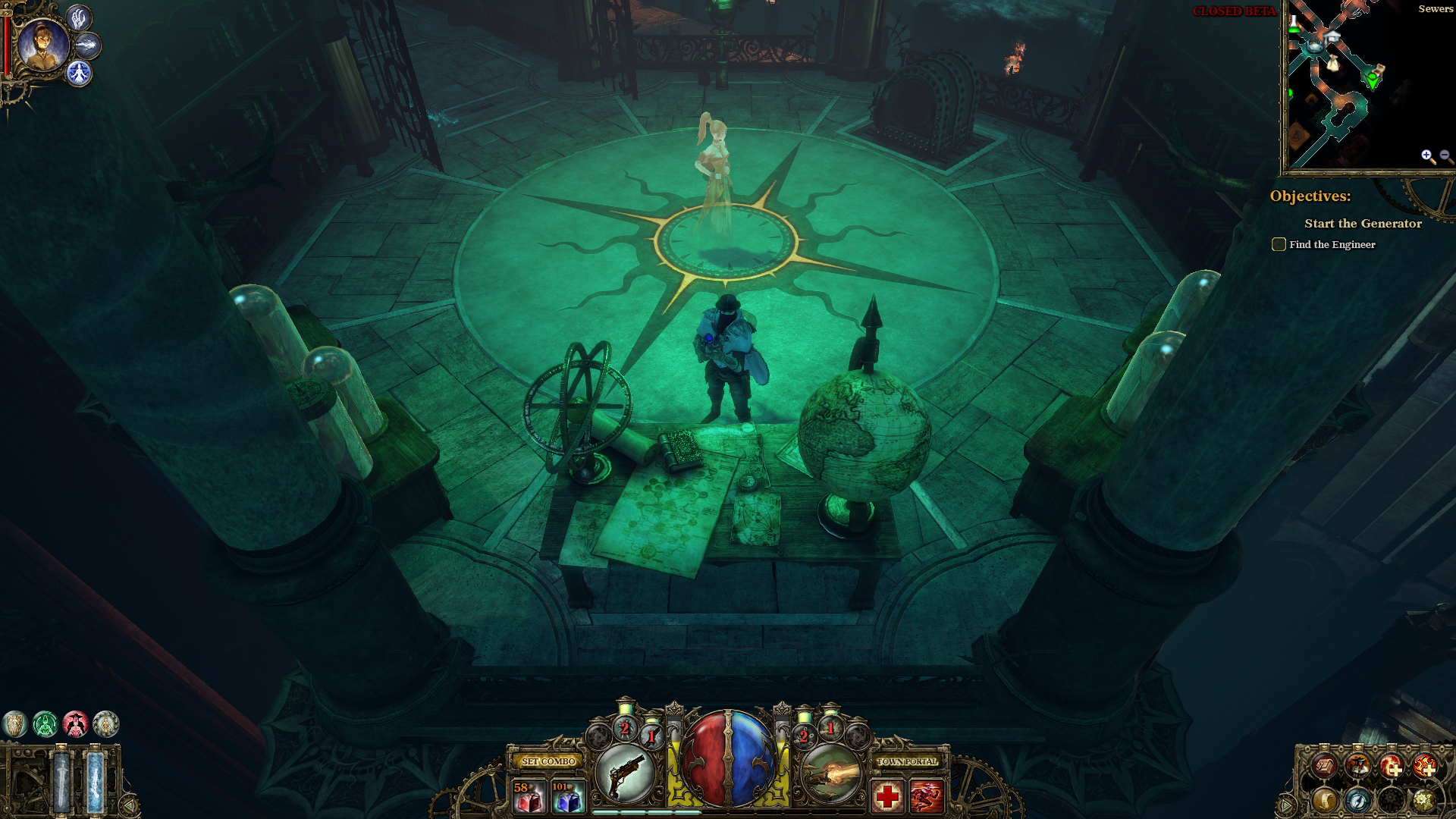Select the gunfire blast secondary skill
The image size is (1456, 819).
coord(831,773)
